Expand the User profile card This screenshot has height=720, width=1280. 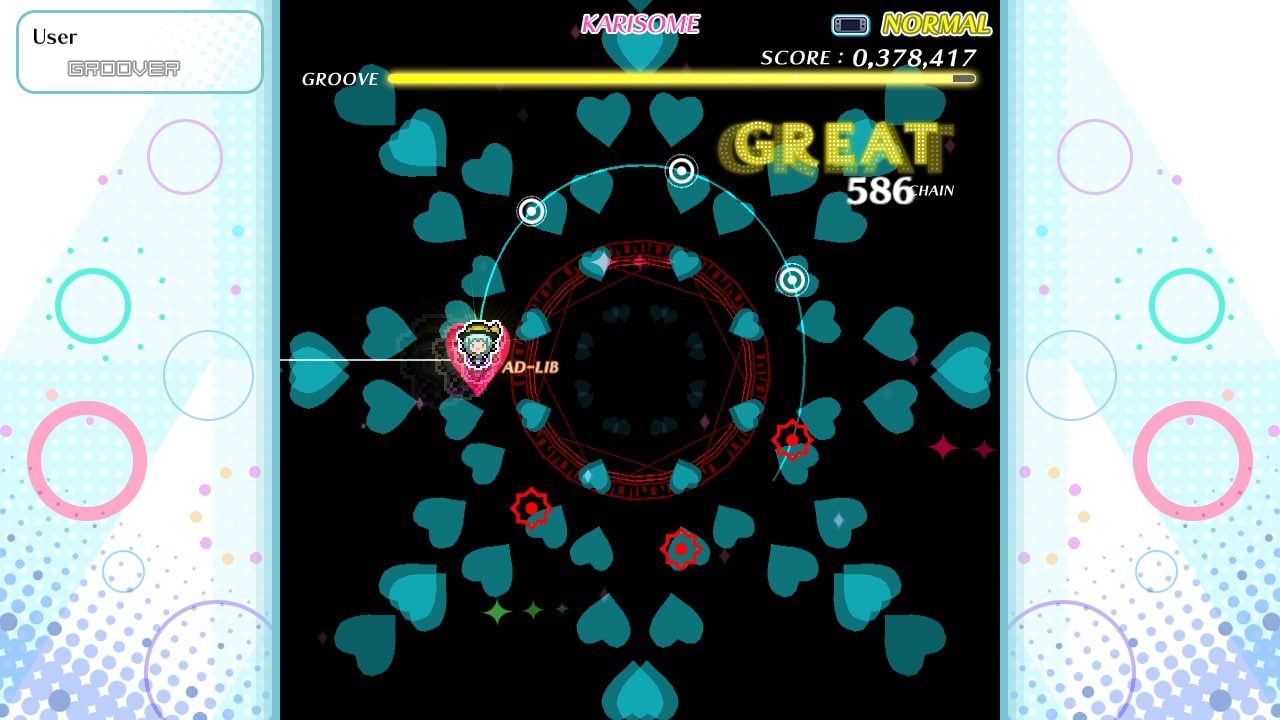139,51
